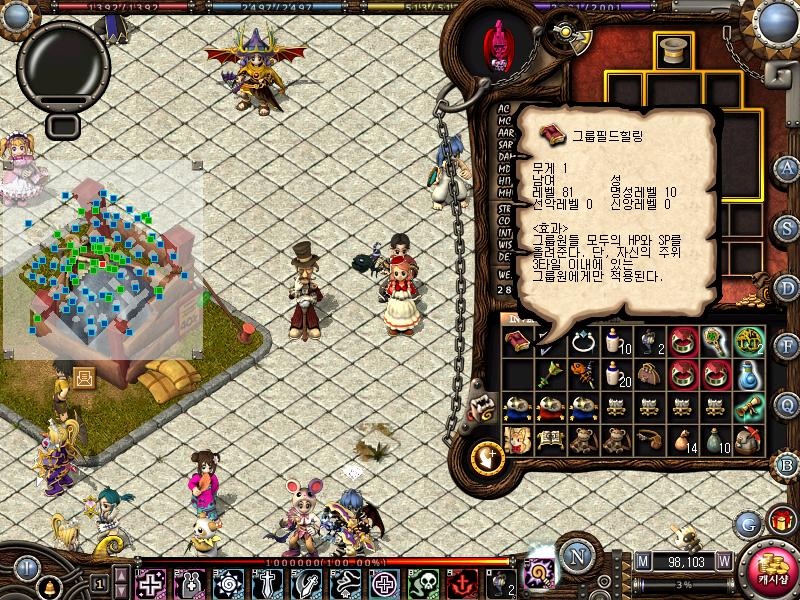Click the round F button beside the inventory
Image resolution: width=800 pixels, height=600 pixels.
[787, 346]
